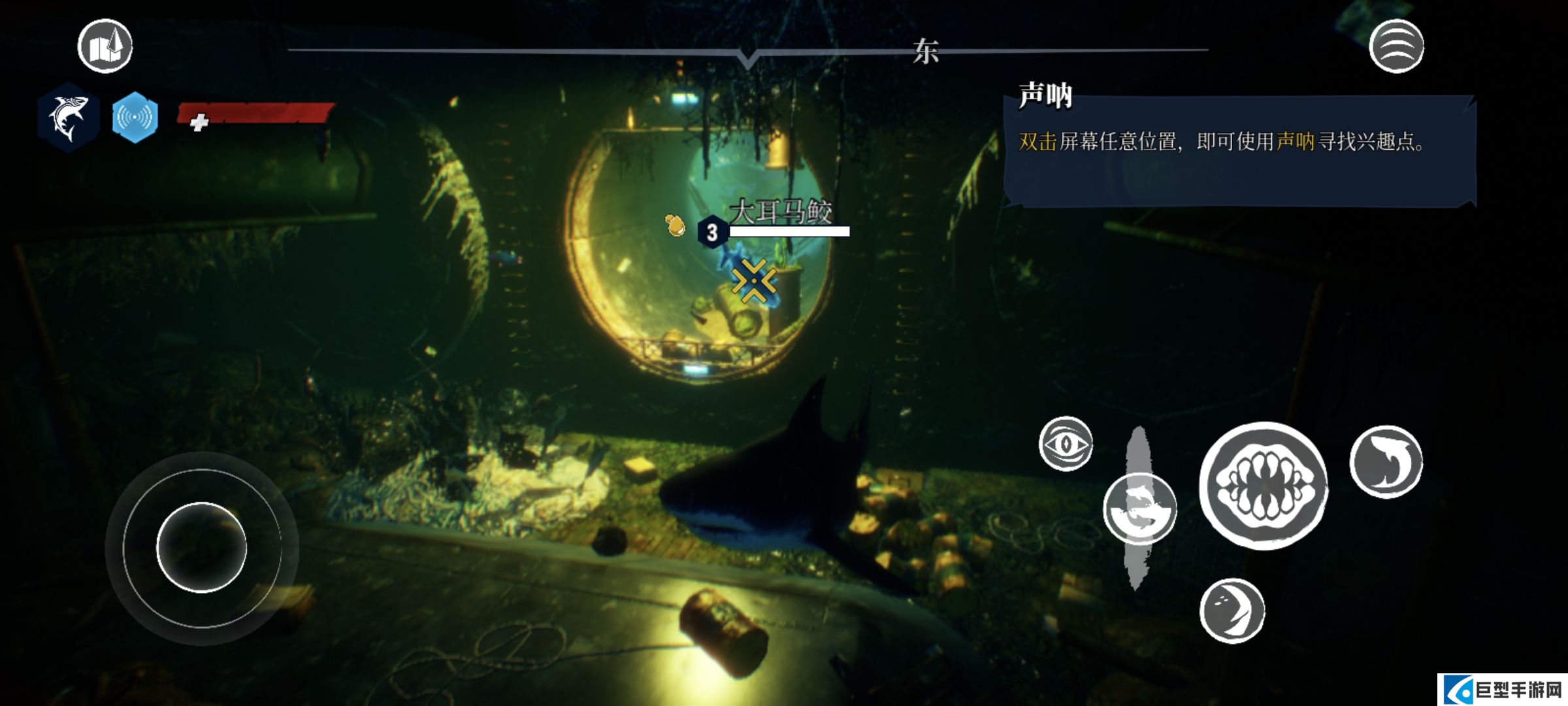Activate the swirling sharks speed button
Screen dimensions: 1568x706
pyautogui.click(x=1139, y=509)
